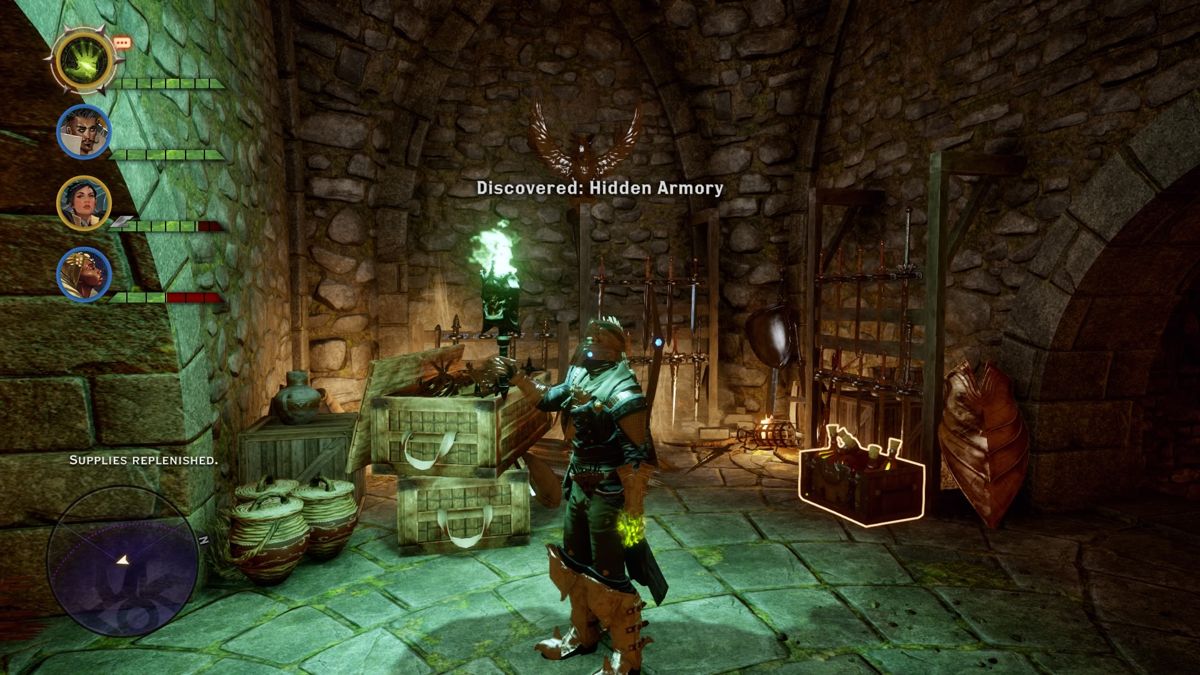The width and height of the screenshot is (1200, 675).
Task: Select the Inquisitor's green glowing hand portrait
Action: [83, 60]
